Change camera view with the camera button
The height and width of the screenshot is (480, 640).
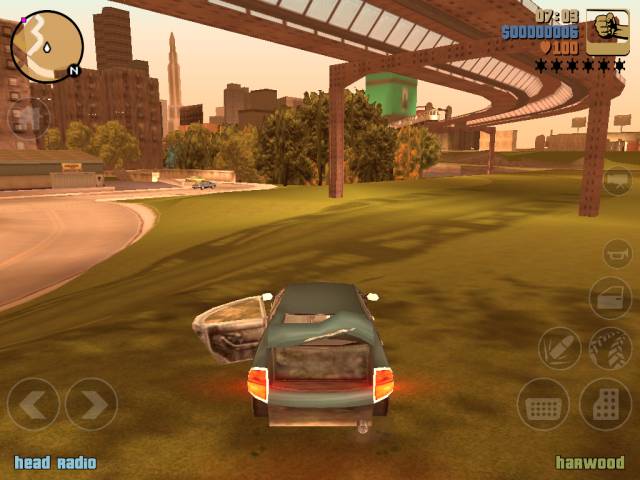click(616, 180)
